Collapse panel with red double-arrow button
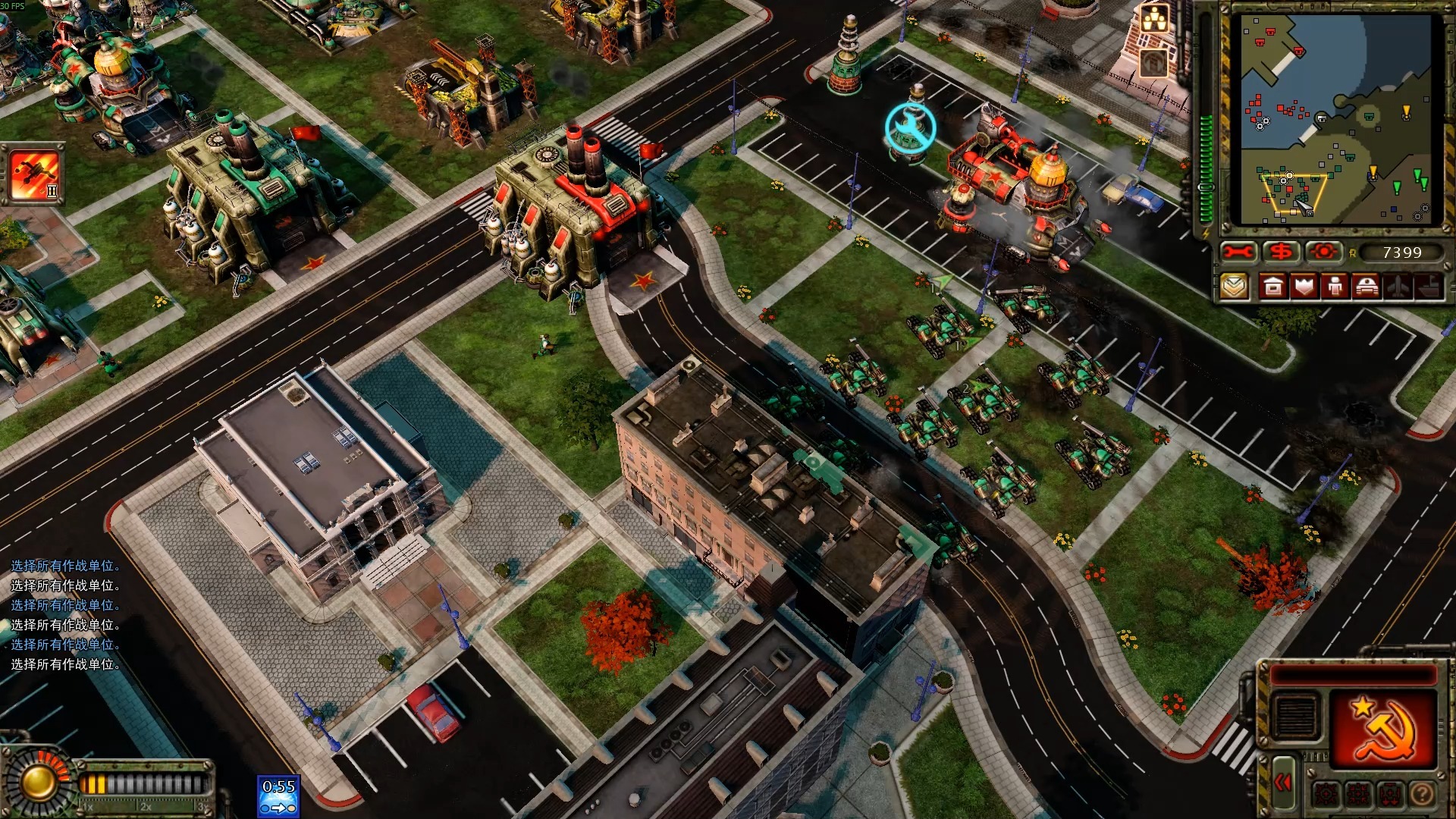Viewport: 1456px width, 819px height. pos(1282,783)
